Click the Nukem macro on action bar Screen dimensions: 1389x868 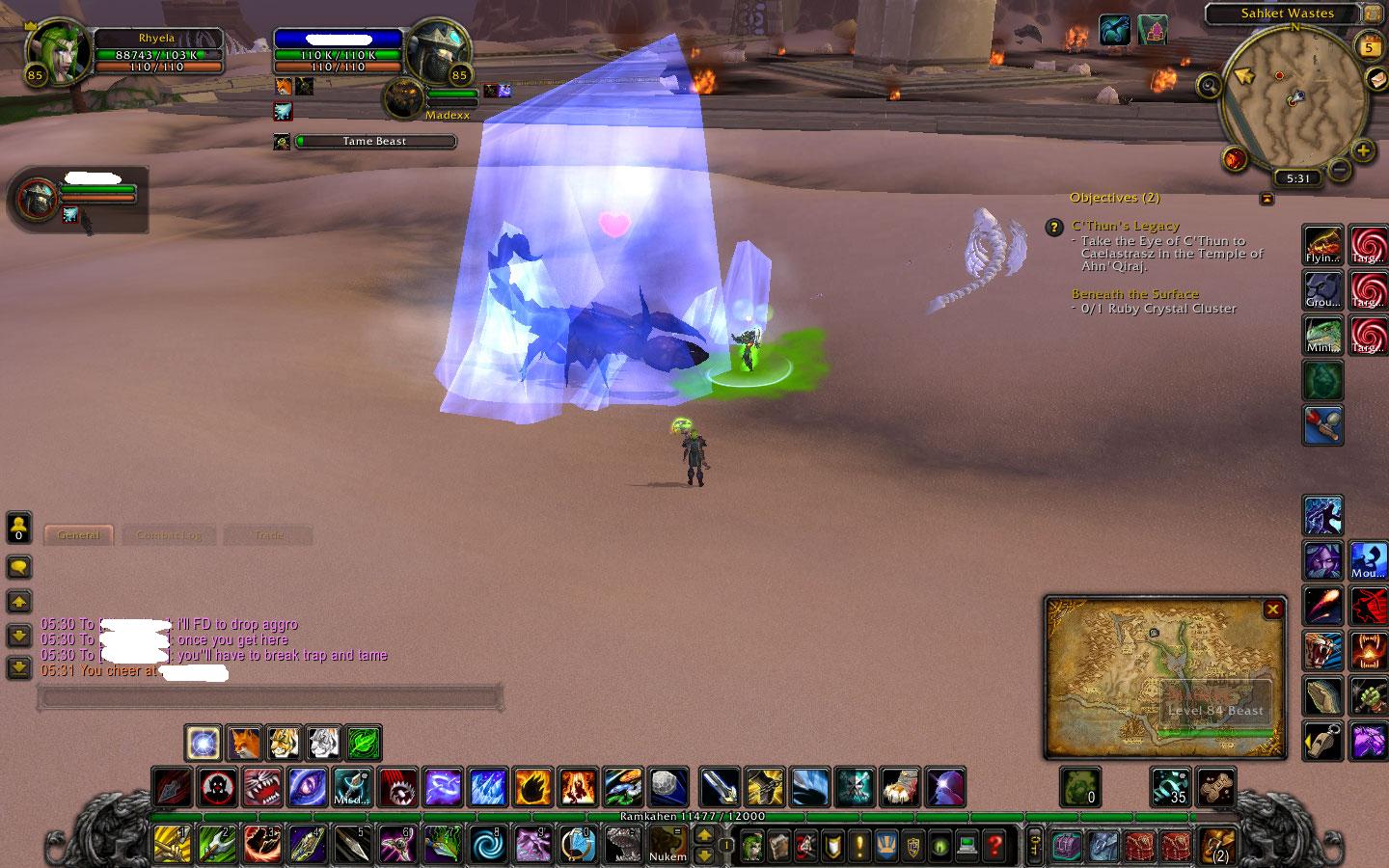tap(667, 845)
